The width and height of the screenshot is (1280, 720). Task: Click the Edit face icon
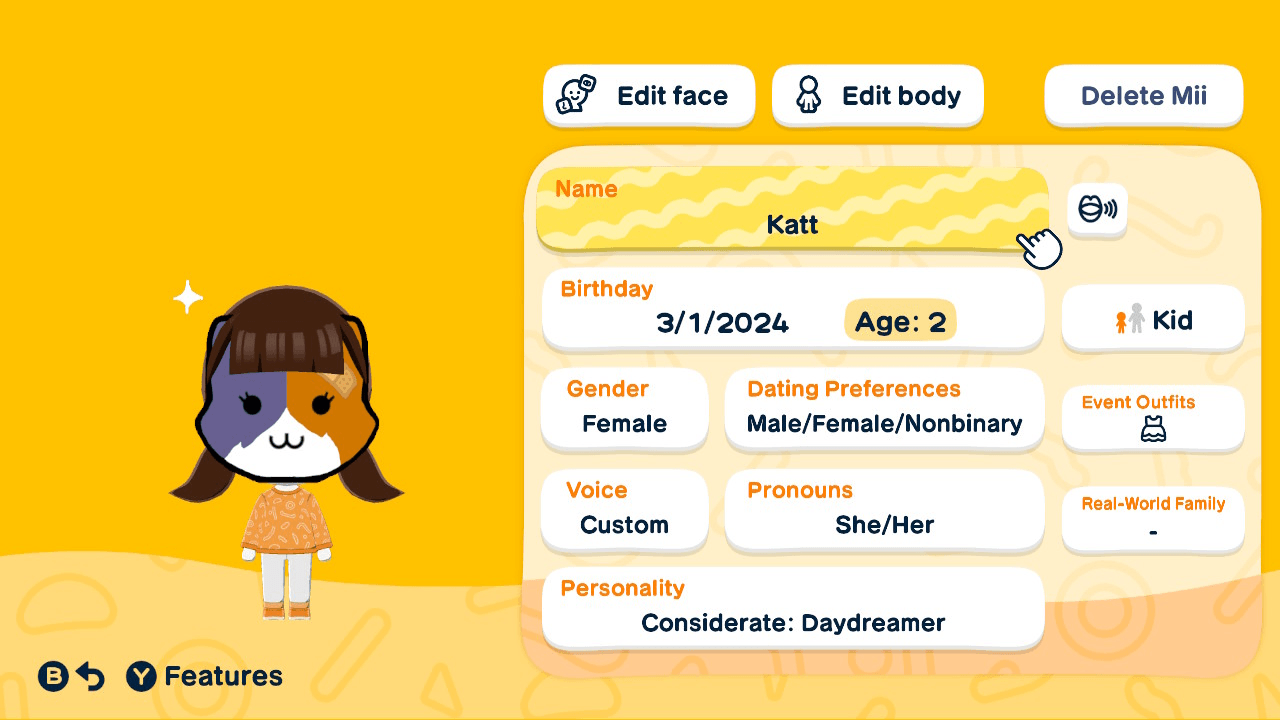pyautogui.click(x=573, y=95)
